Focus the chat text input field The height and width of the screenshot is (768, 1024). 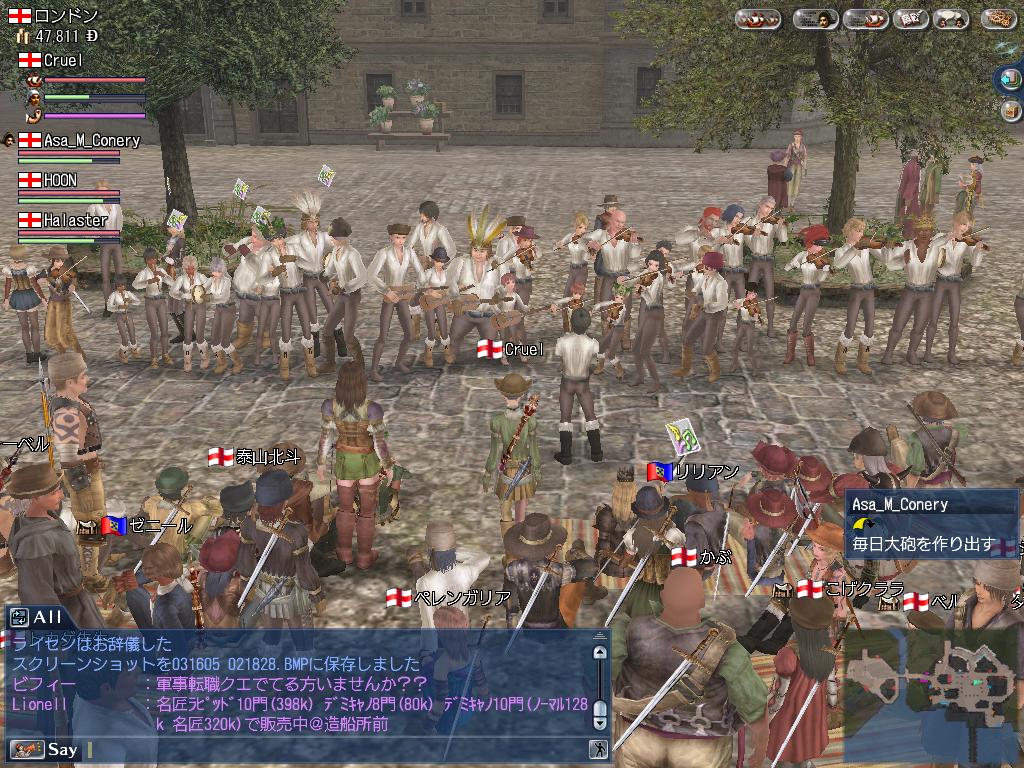[330, 749]
